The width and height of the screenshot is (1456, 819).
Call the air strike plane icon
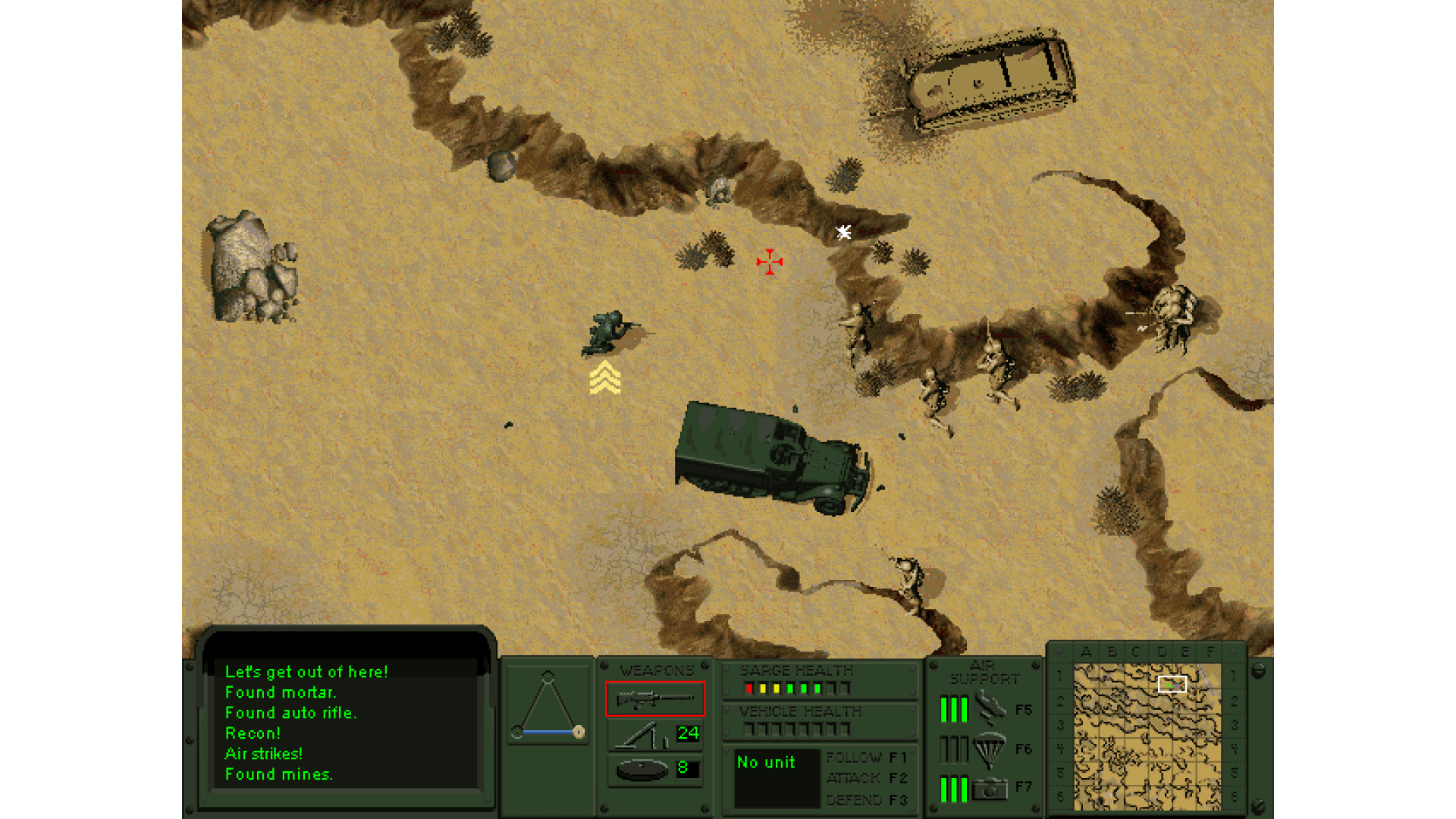point(989,708)
